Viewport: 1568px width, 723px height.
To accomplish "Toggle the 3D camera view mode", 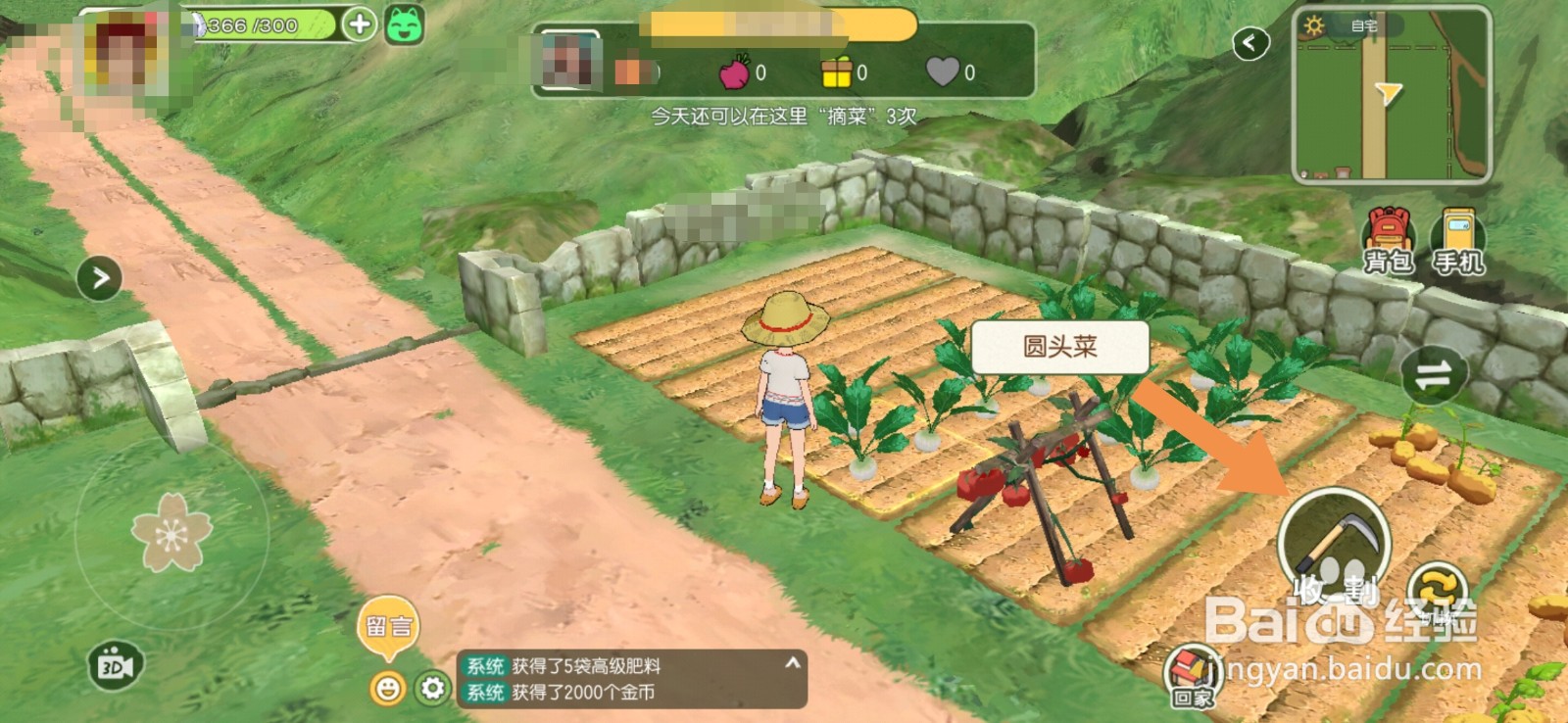I will 115,663.
